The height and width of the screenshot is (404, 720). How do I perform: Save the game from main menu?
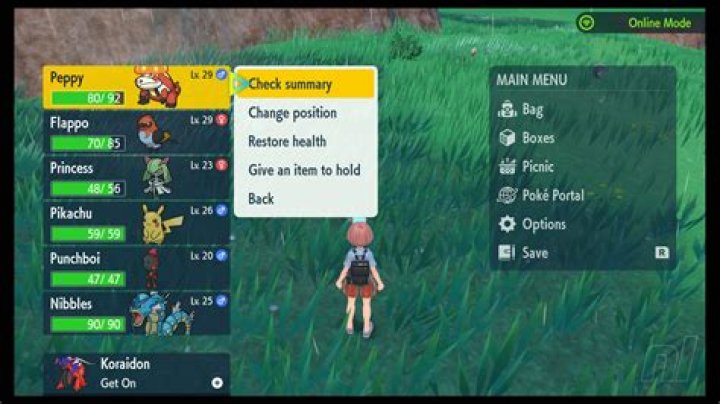tap(536, 253)
